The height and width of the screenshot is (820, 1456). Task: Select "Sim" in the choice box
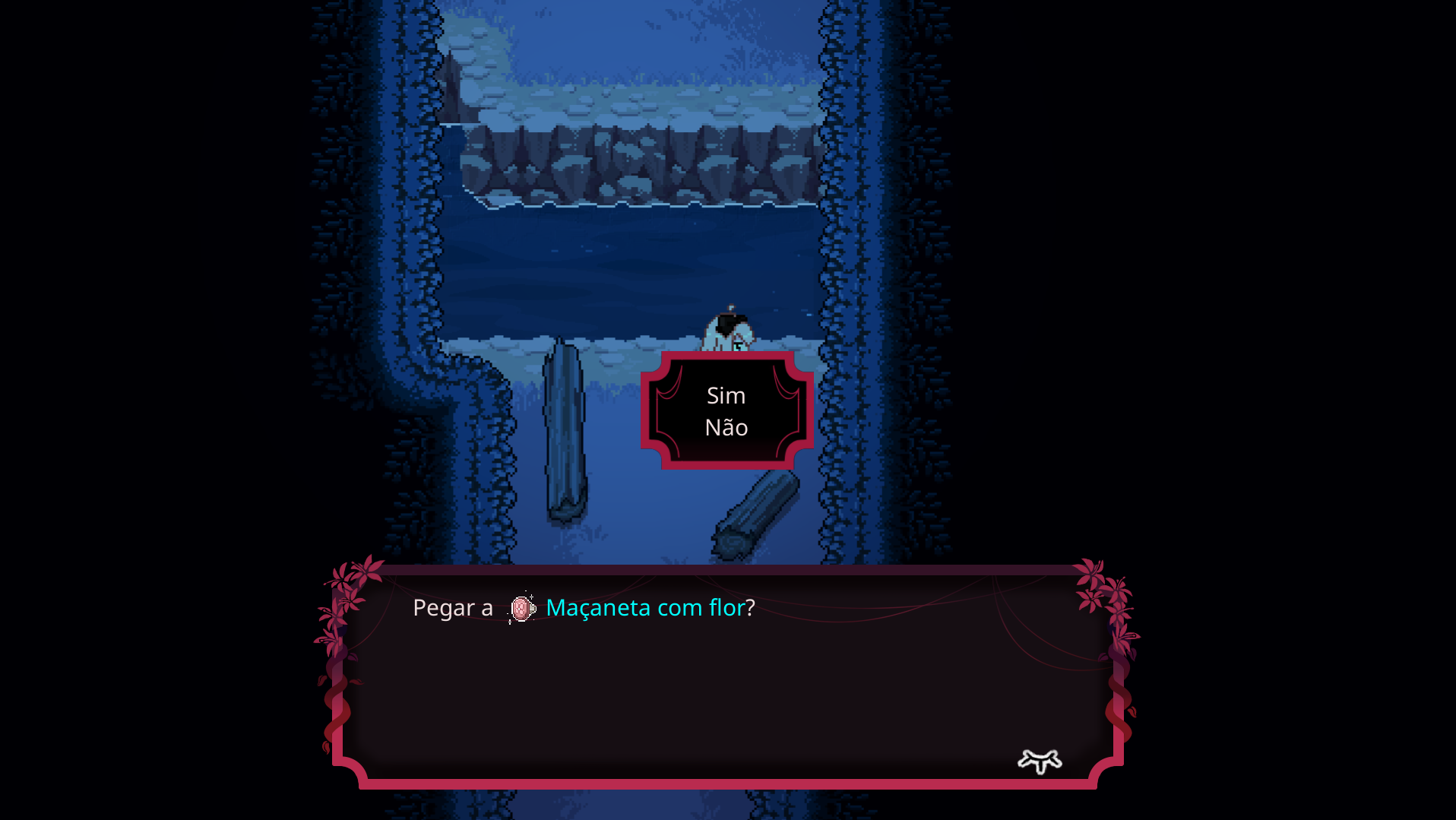click(x=725, y=395)
